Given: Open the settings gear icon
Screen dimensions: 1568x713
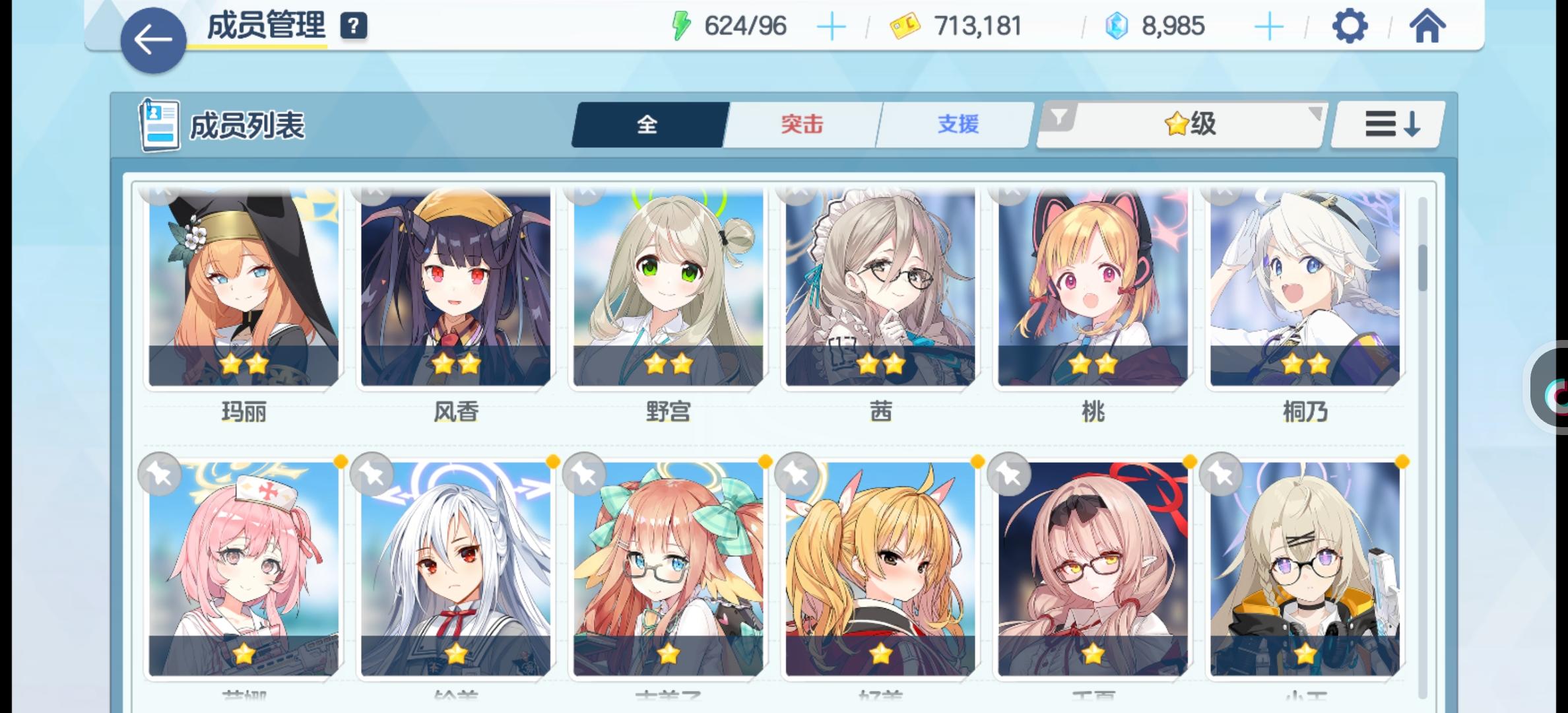Looking at the screenshot, I should coord(1349,26).
